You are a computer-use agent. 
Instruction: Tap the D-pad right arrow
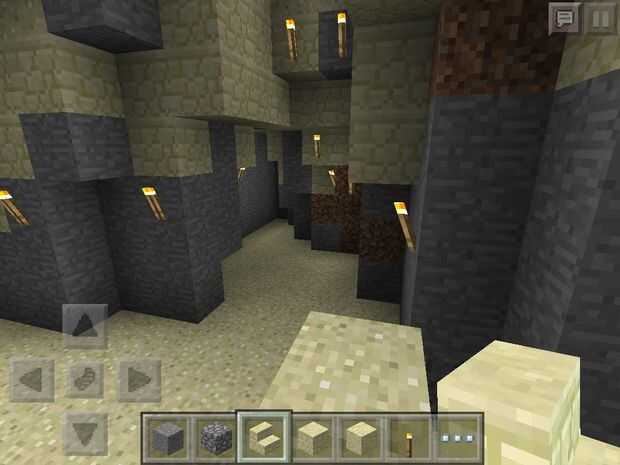pos(139,381)
